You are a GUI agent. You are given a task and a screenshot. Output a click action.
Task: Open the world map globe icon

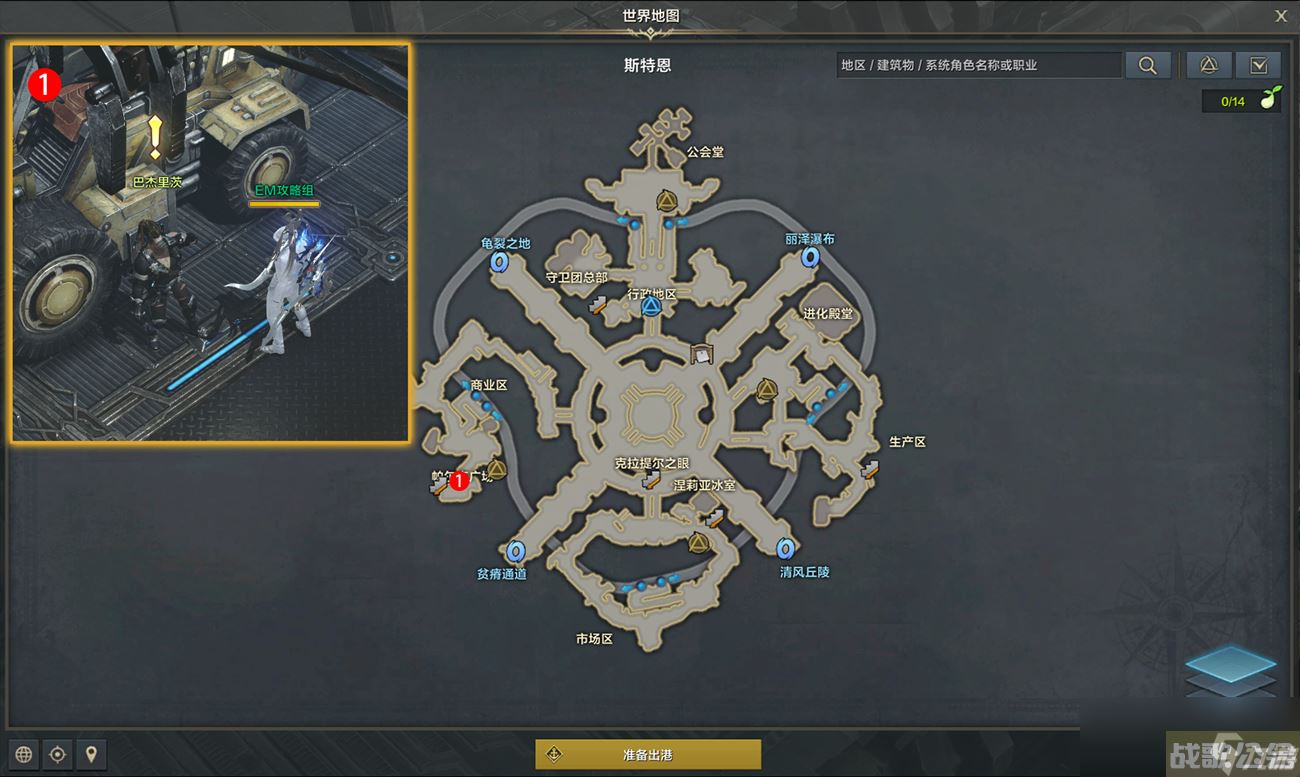[x=22, y=754]
